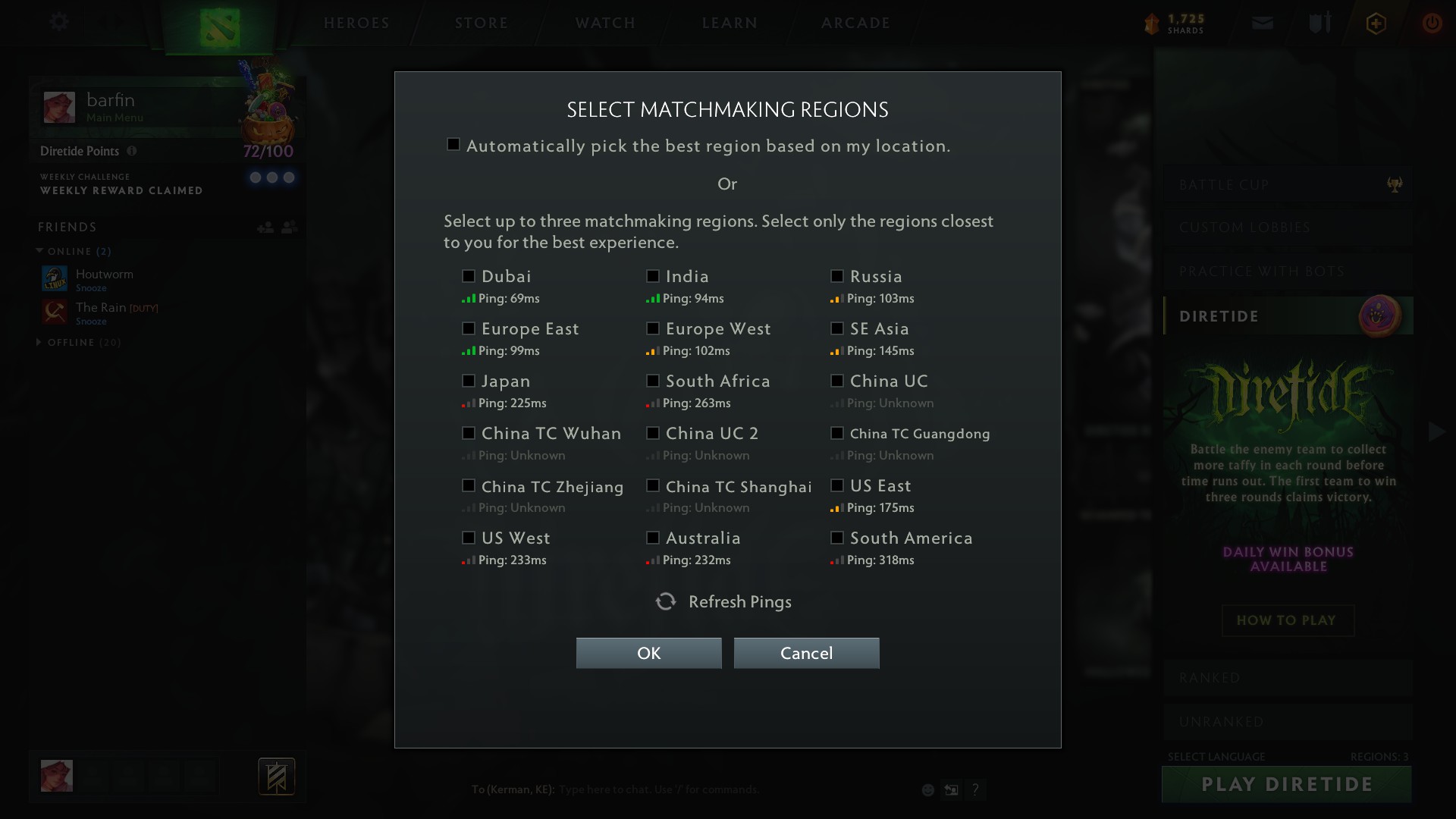This screenshot has height=819, width=1456.
Task: Select the US East region checkbox
Action: click(x=836, y=485)
